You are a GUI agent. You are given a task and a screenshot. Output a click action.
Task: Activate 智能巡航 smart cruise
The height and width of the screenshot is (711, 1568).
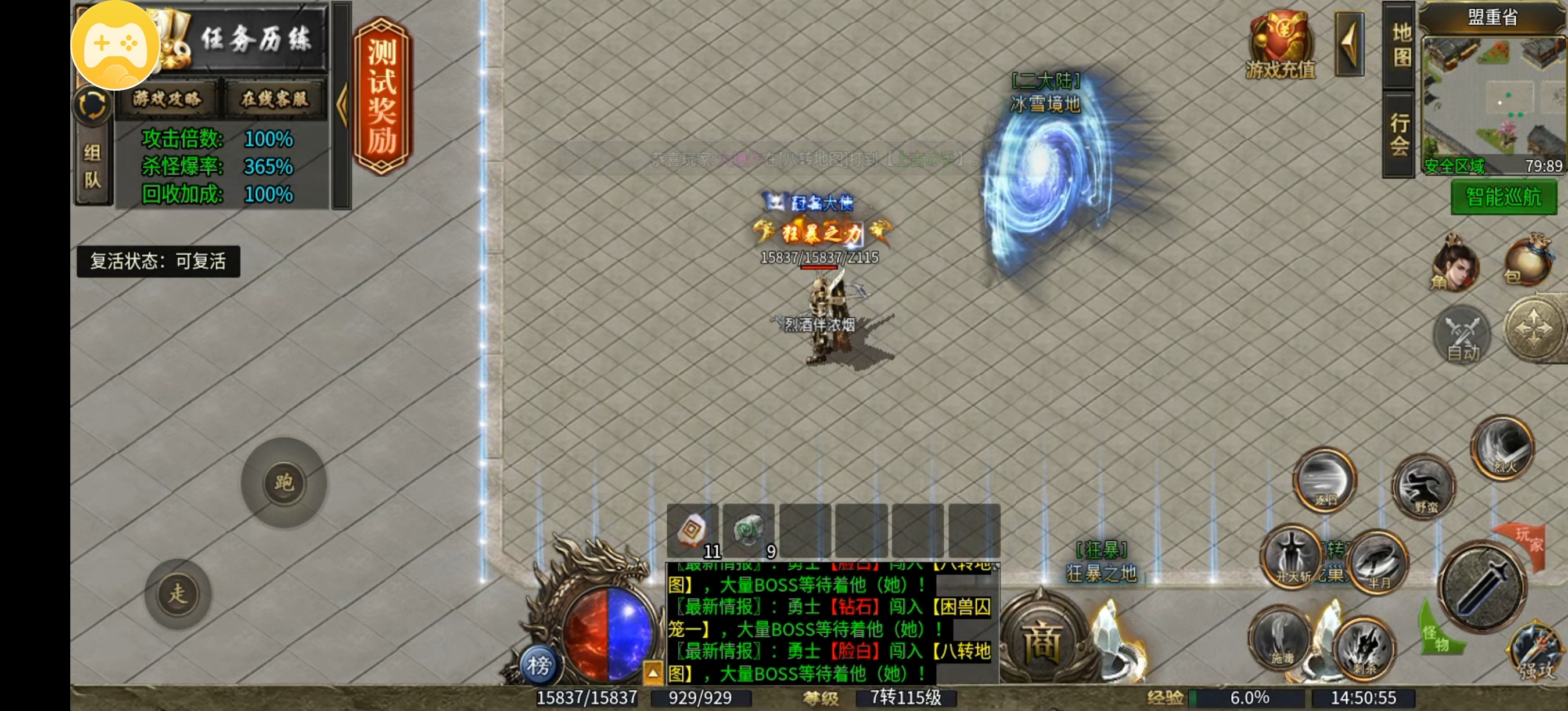[1503, 198]
